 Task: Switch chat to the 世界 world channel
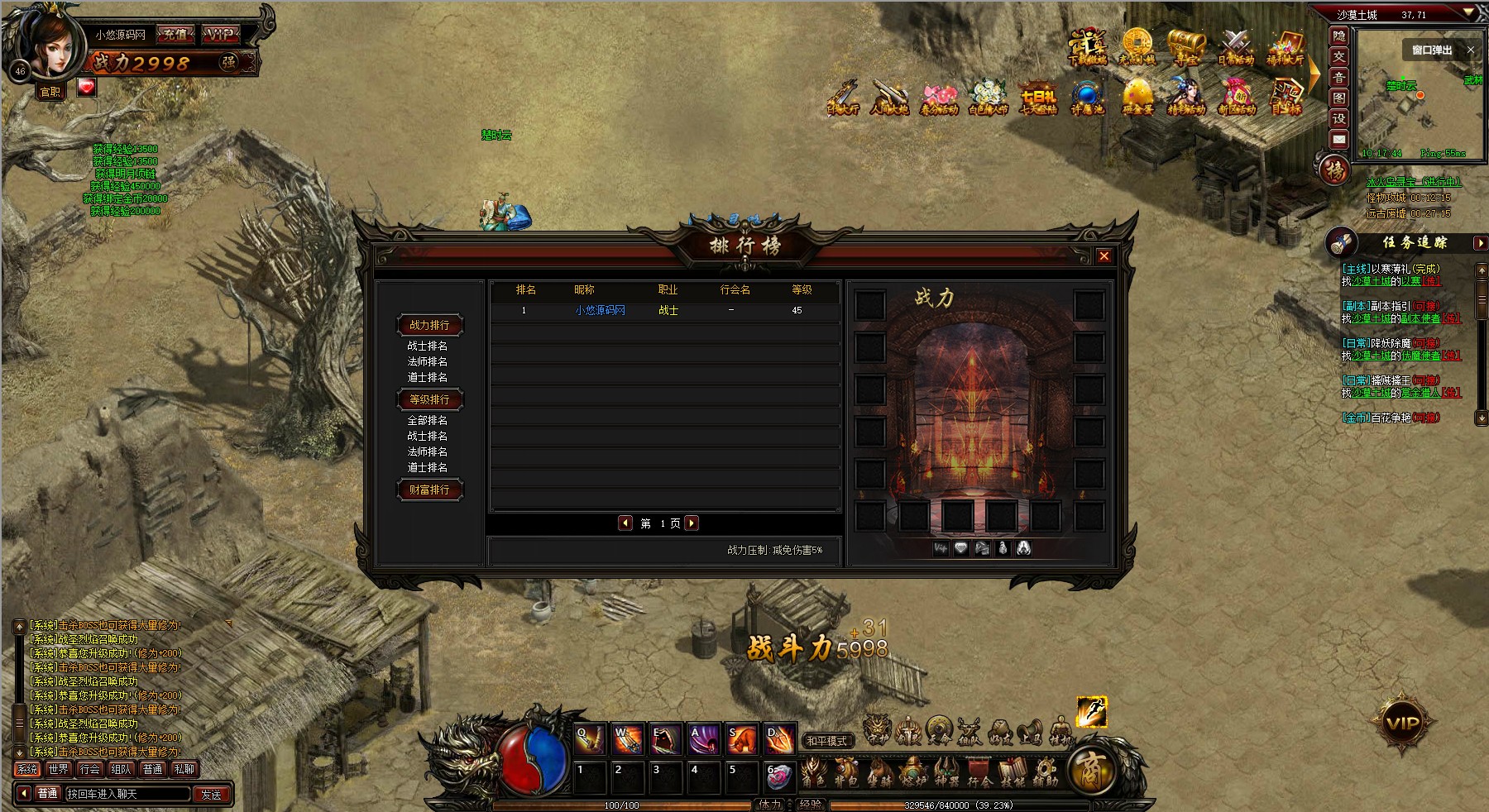pos(59,769)
